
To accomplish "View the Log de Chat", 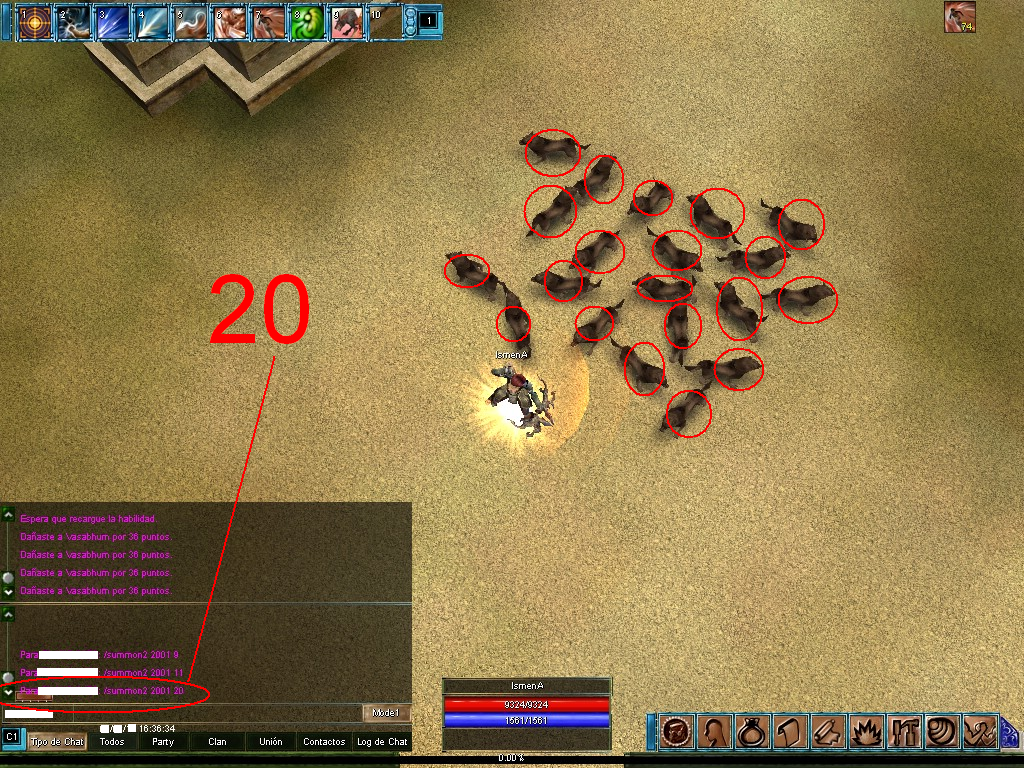I will (x=383, y=742).
